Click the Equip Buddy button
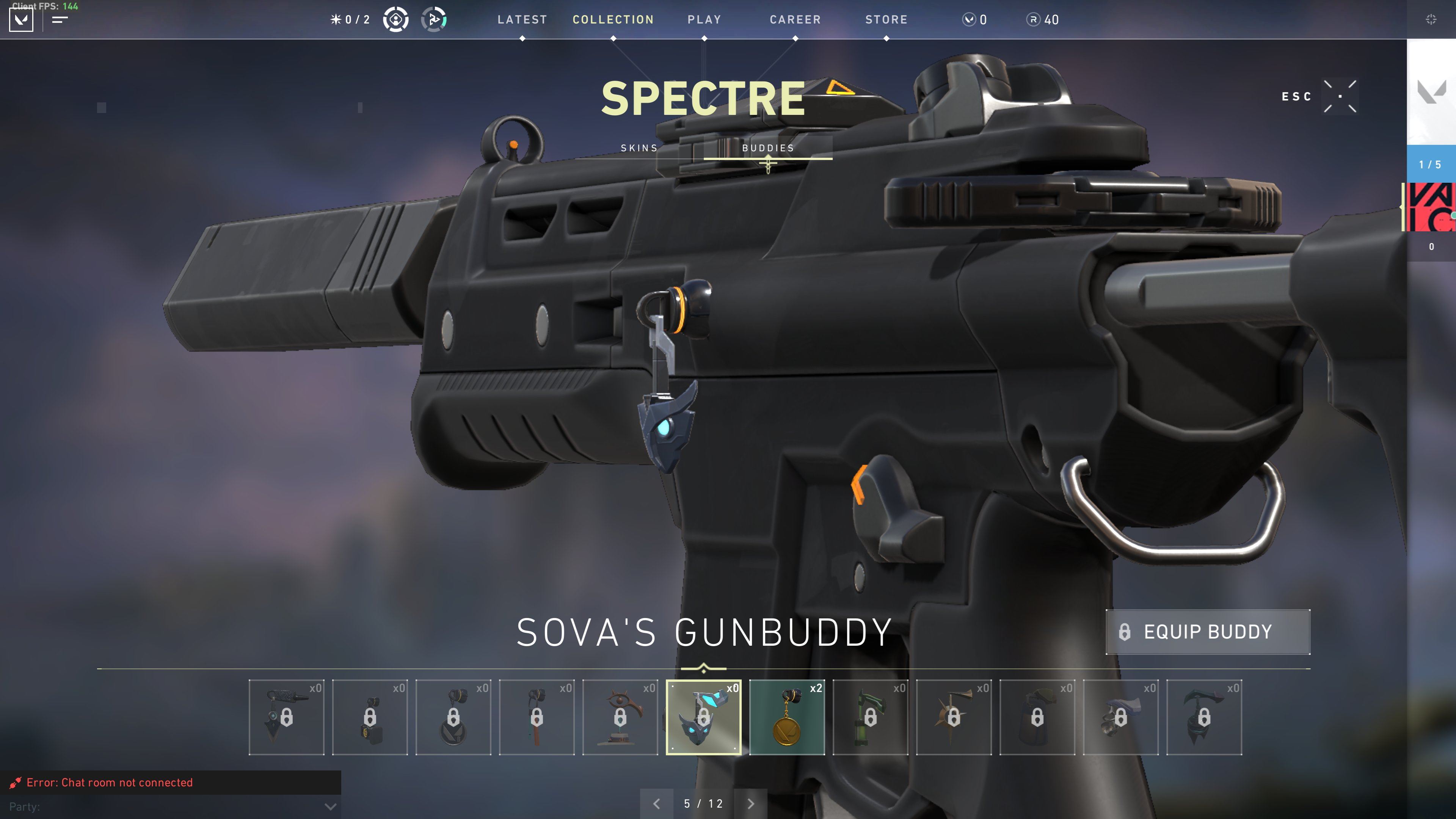Viewport: 1456px width, 819px height. [1207, 632]
